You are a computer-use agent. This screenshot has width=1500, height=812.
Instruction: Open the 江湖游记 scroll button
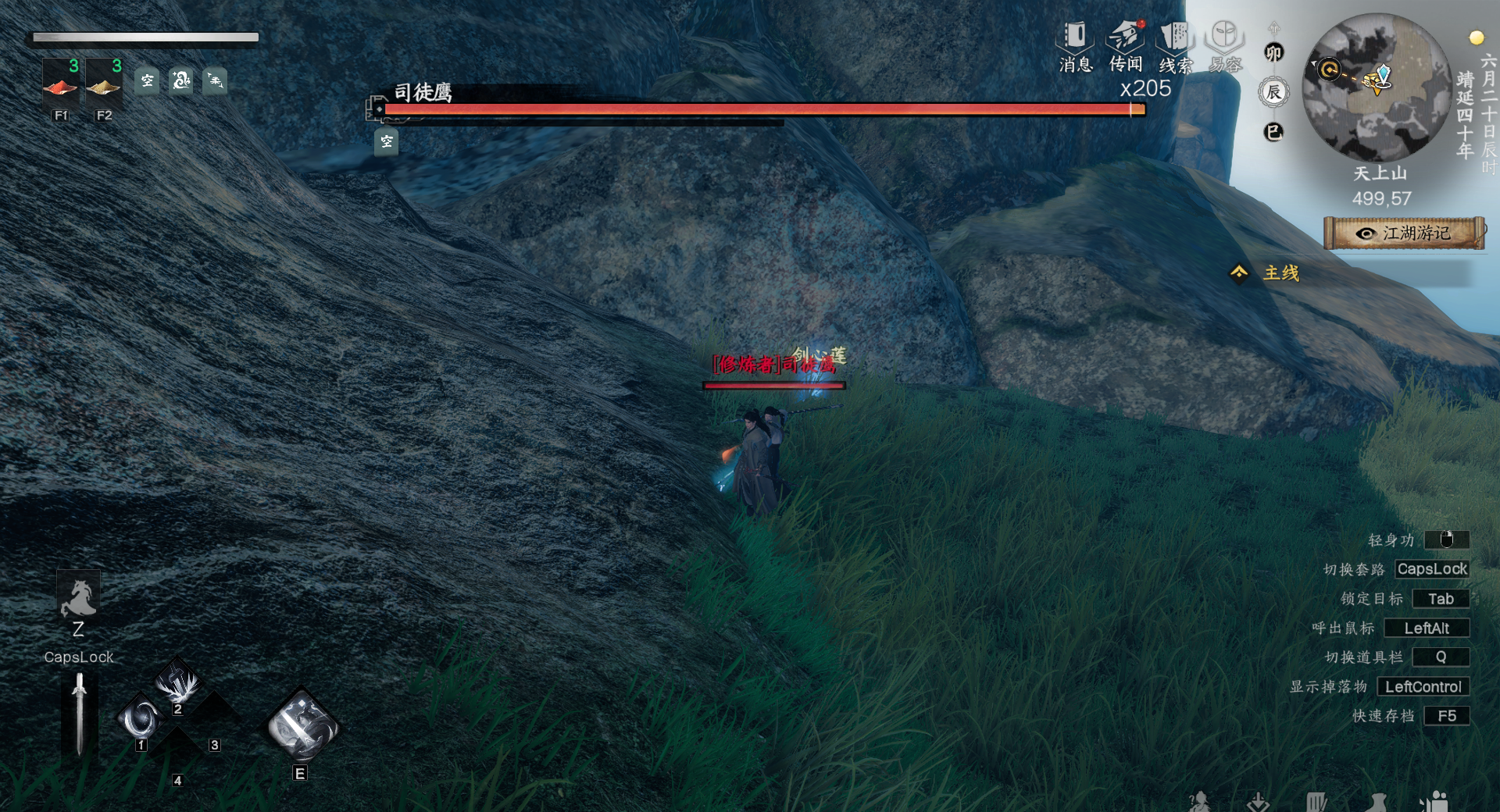(1404, 233)
